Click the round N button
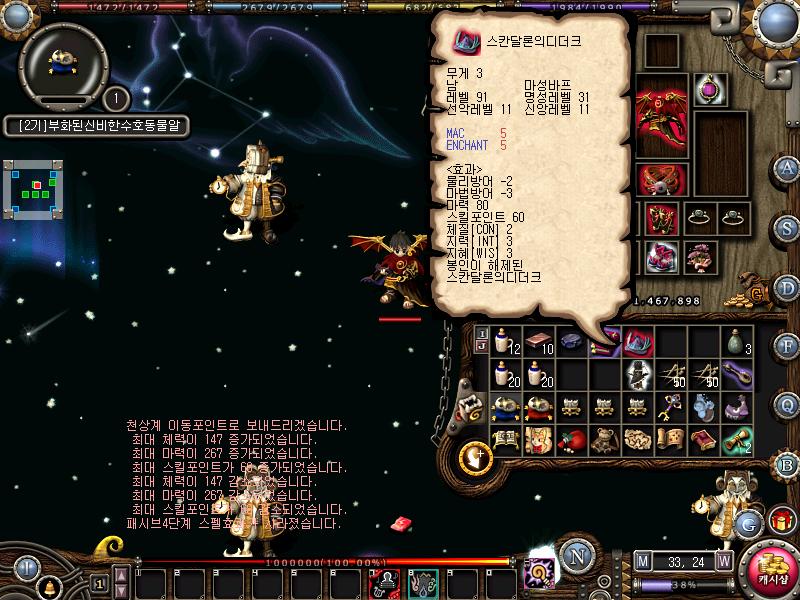Image resolution: width=800 pixels, height=600 pixels. pos(575,557)
